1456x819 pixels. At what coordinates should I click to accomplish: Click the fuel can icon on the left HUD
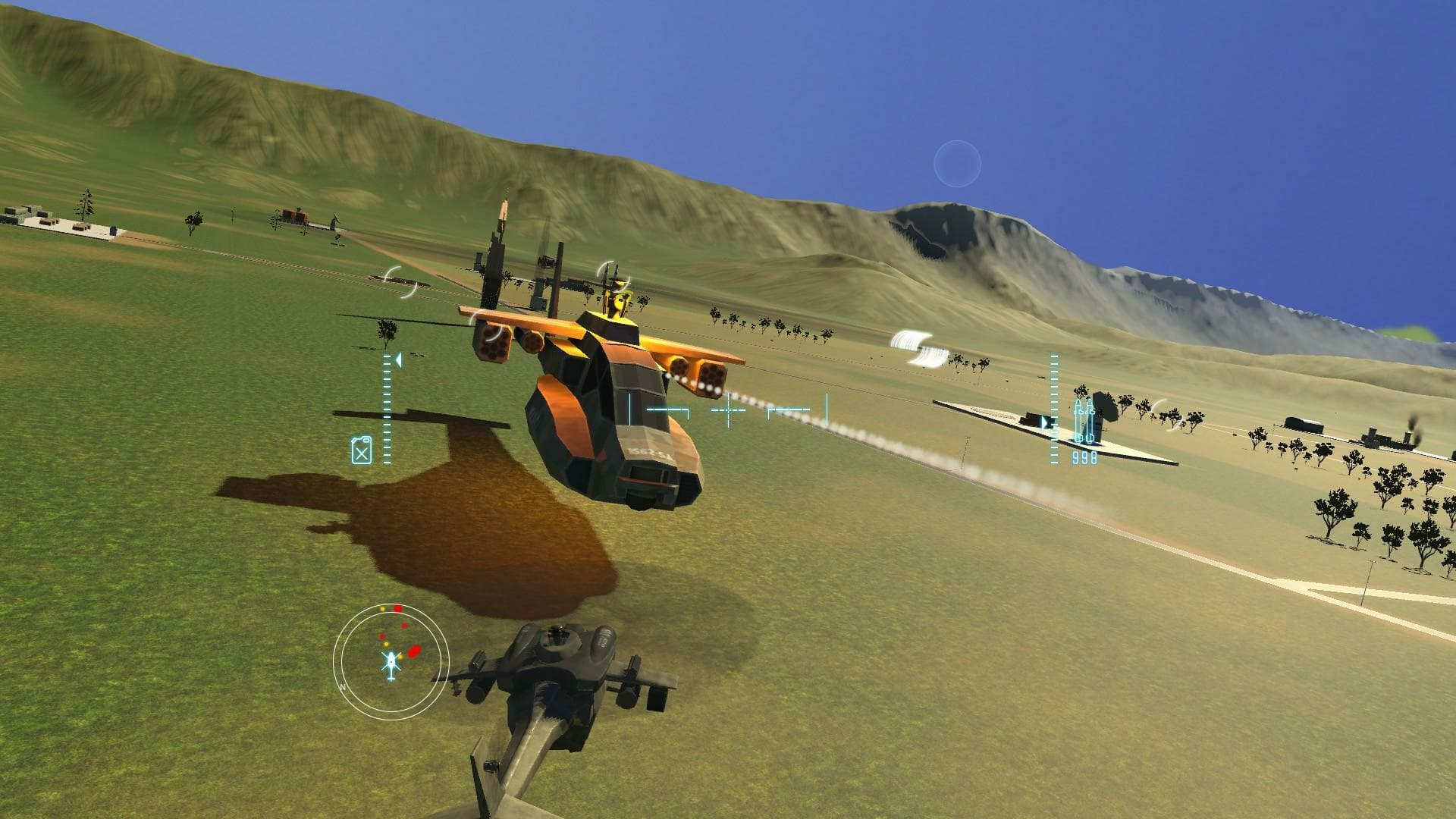click(x=362, y=450)
